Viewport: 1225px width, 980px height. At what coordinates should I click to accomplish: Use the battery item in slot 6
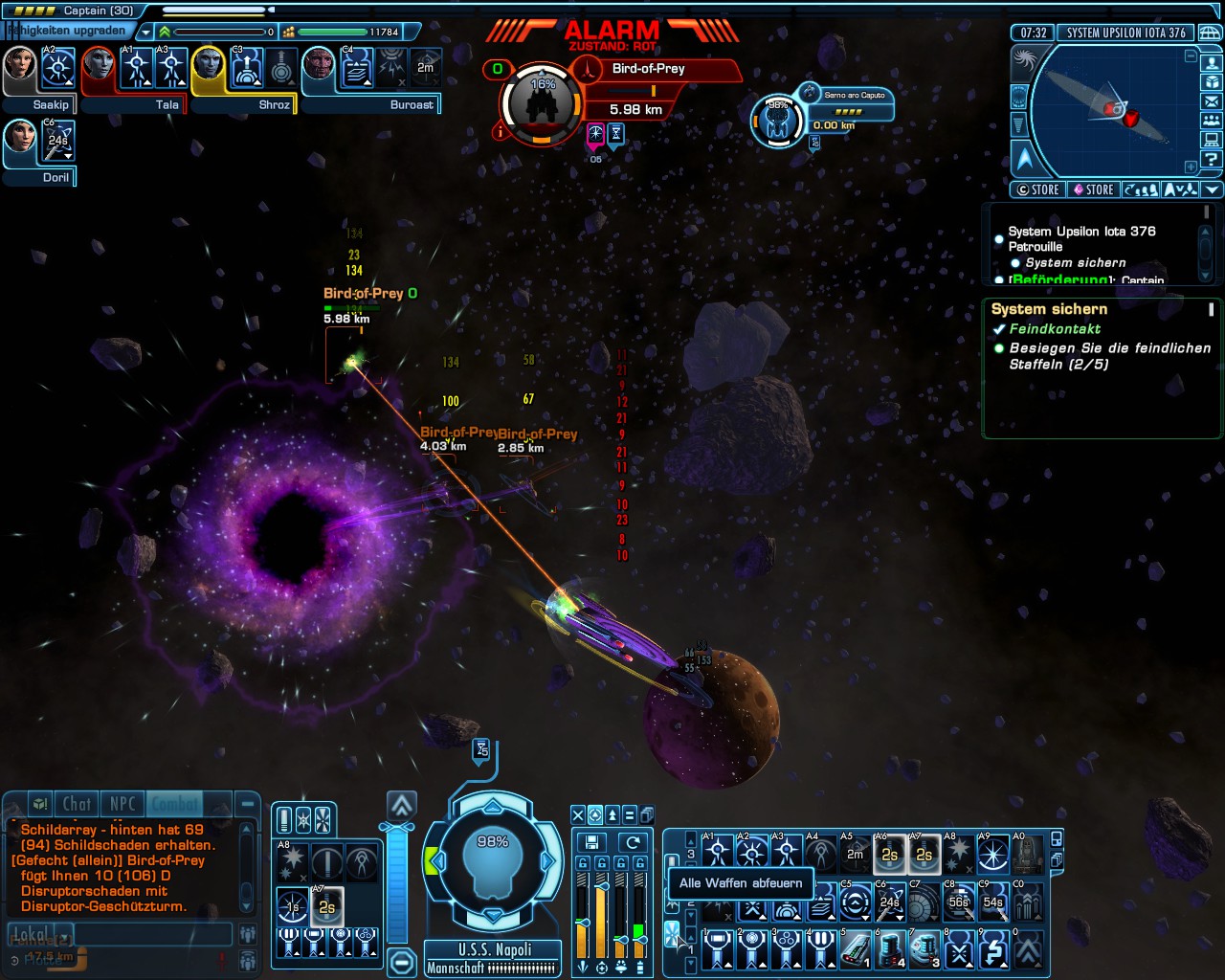890,949
